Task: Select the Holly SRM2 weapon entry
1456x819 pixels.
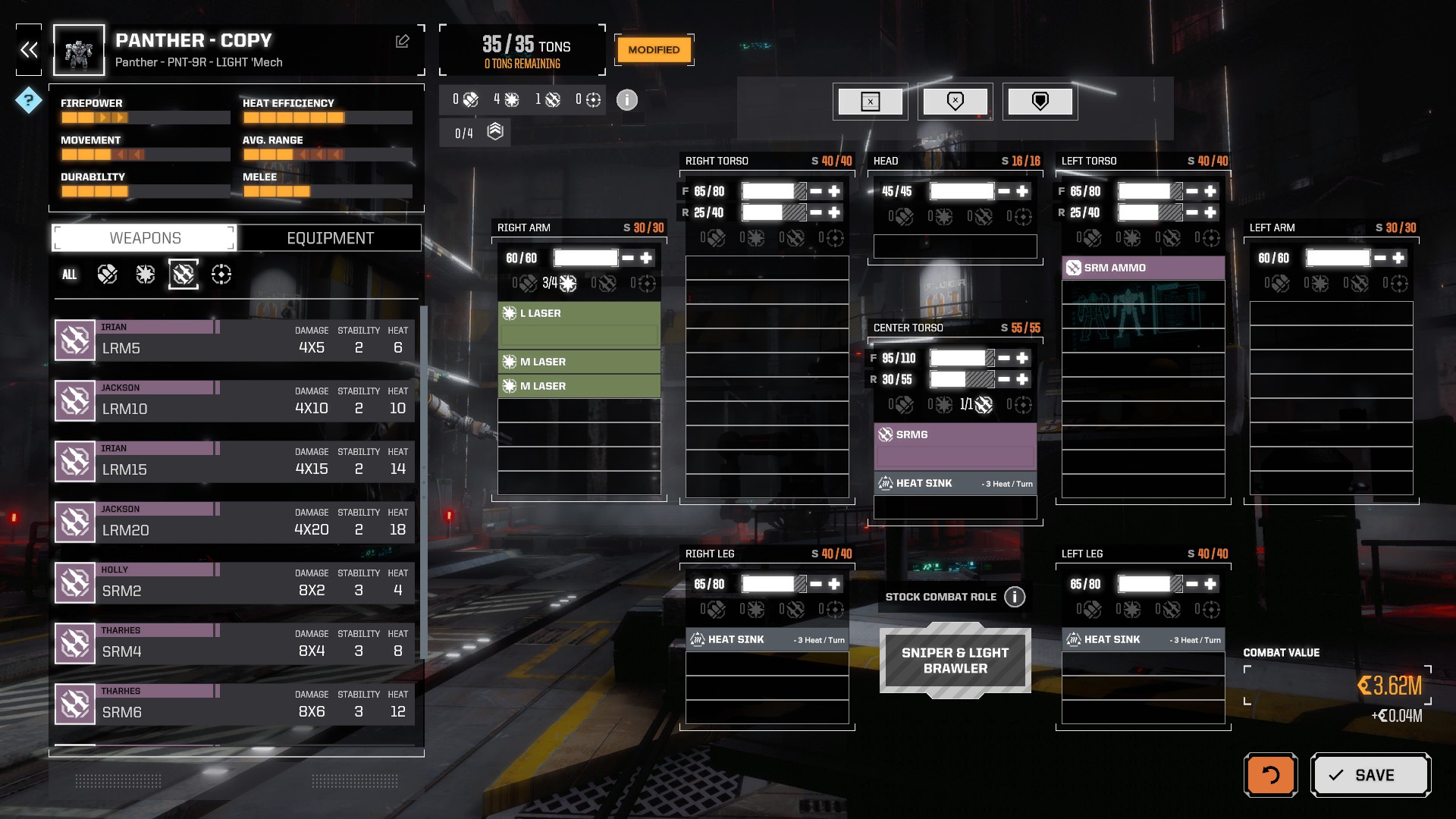Action: pos(235,582)
